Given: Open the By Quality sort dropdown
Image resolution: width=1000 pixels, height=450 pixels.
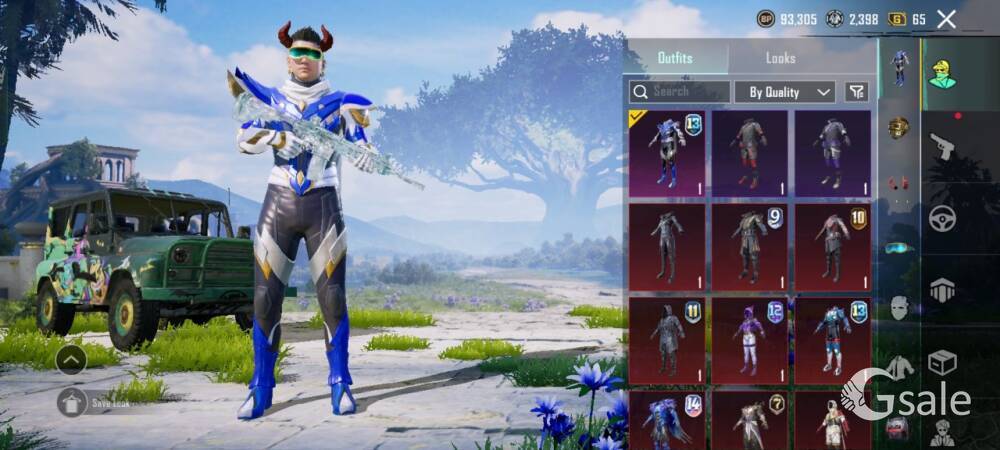Looking at the screenshot, I should (x=785, y=92).
